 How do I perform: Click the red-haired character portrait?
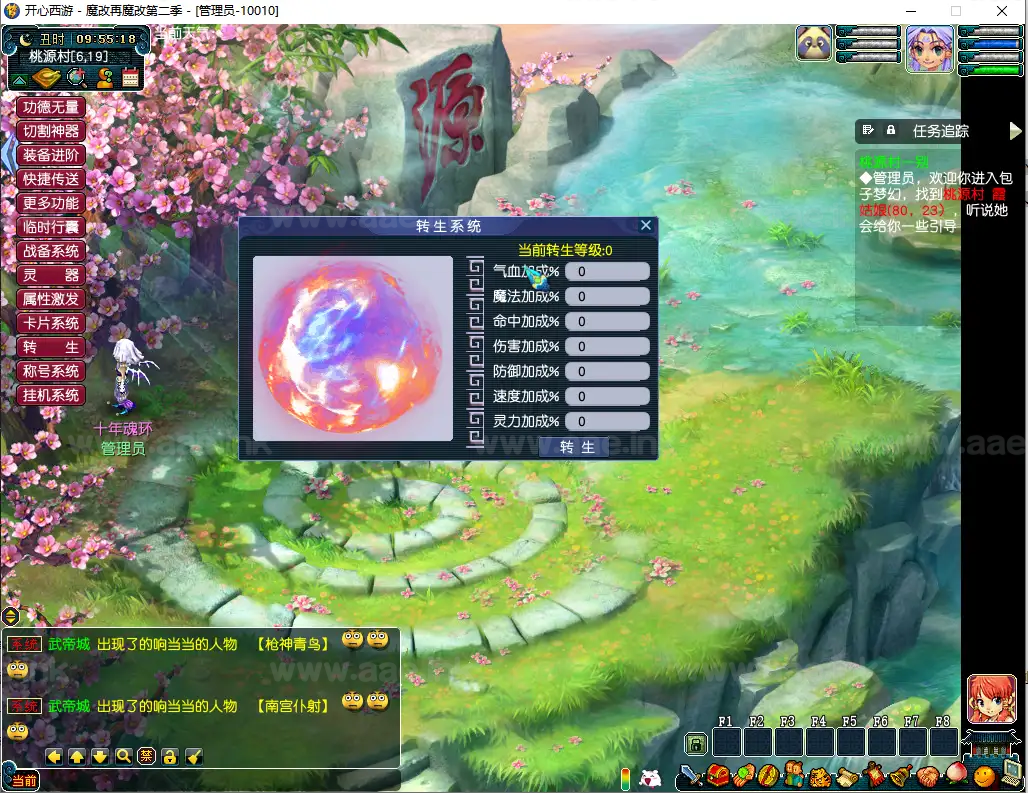pyautogui.click(x=991, y=698)
